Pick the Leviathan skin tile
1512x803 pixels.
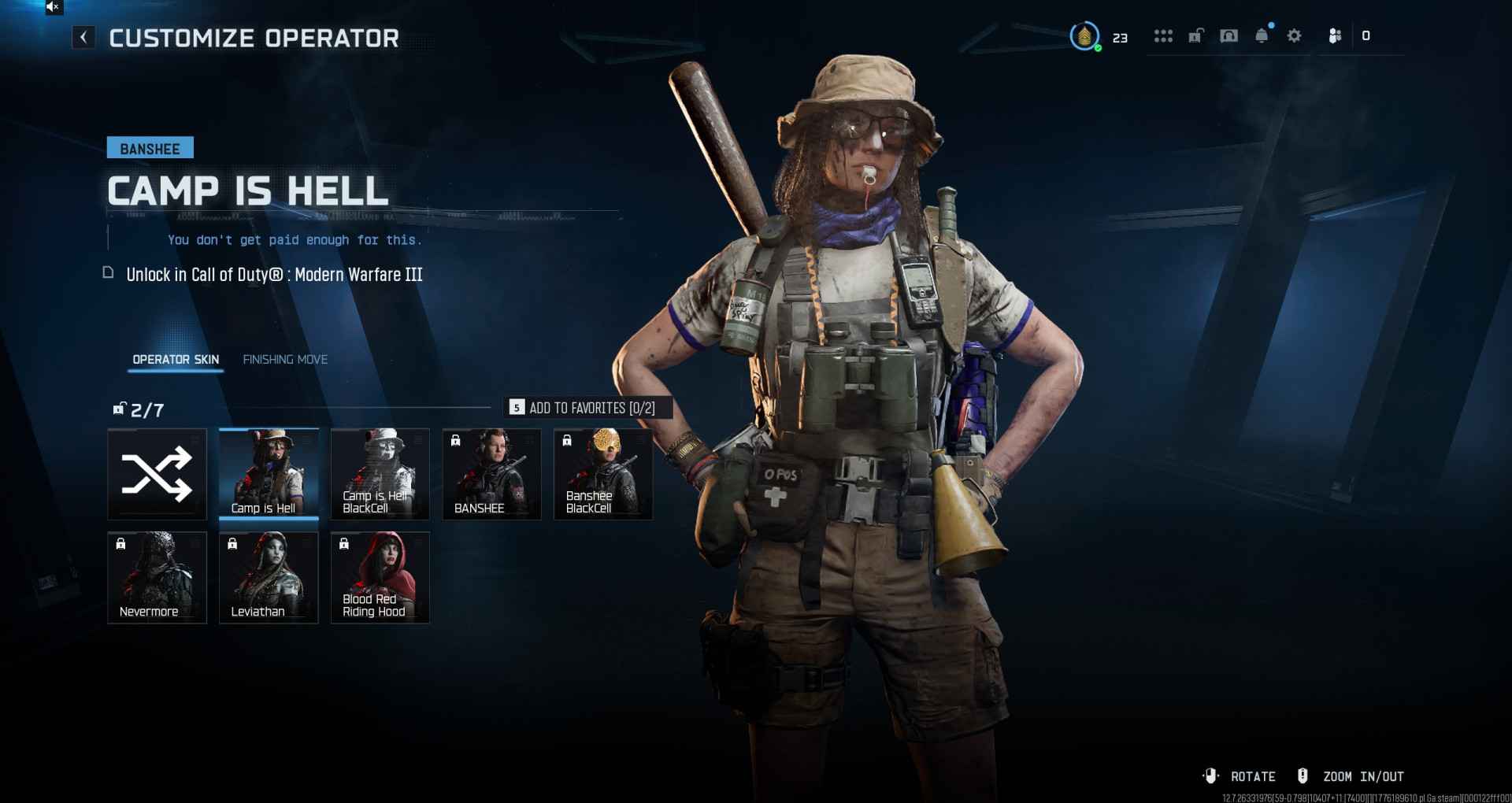point(269,577)
